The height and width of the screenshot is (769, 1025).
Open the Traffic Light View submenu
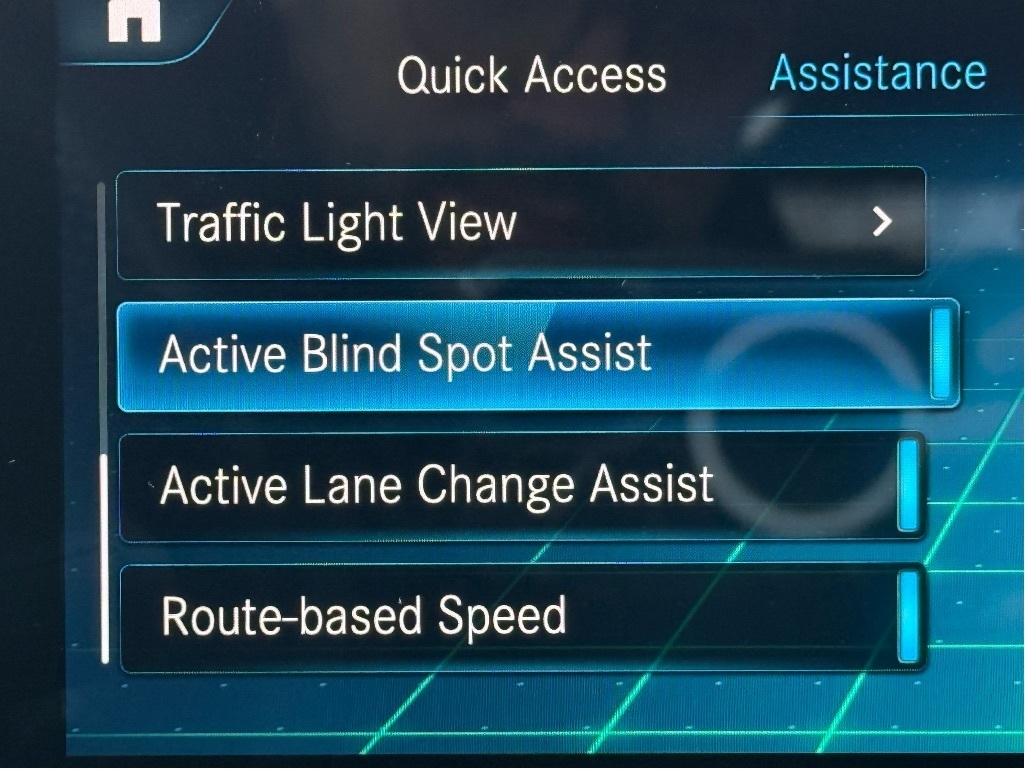click(x=520, y=222)
